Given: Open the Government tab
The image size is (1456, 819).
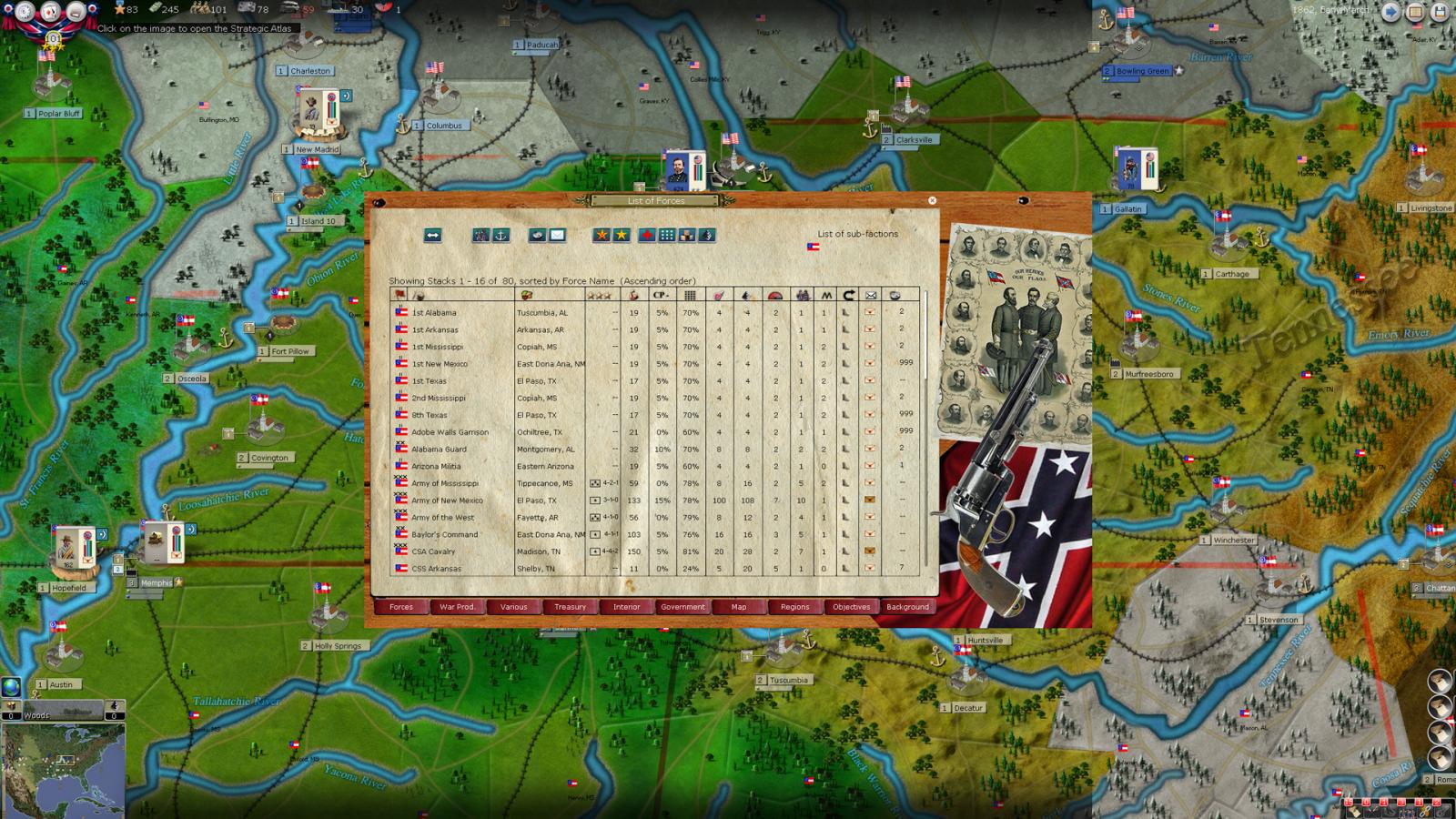Looking at the screenshot, I should point(683,607).
